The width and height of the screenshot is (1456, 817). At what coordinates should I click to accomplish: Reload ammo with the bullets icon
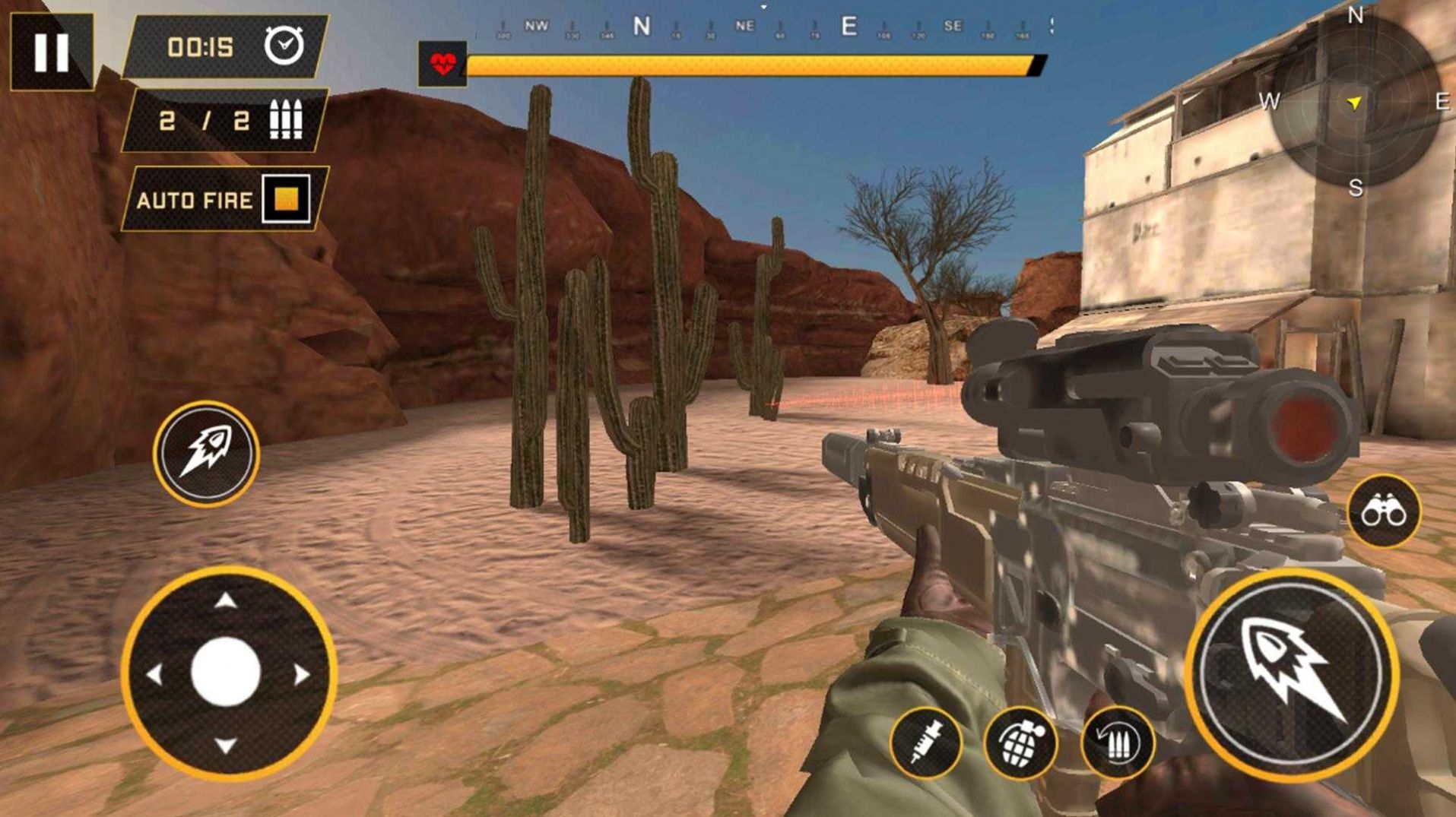coord(1117,743)
